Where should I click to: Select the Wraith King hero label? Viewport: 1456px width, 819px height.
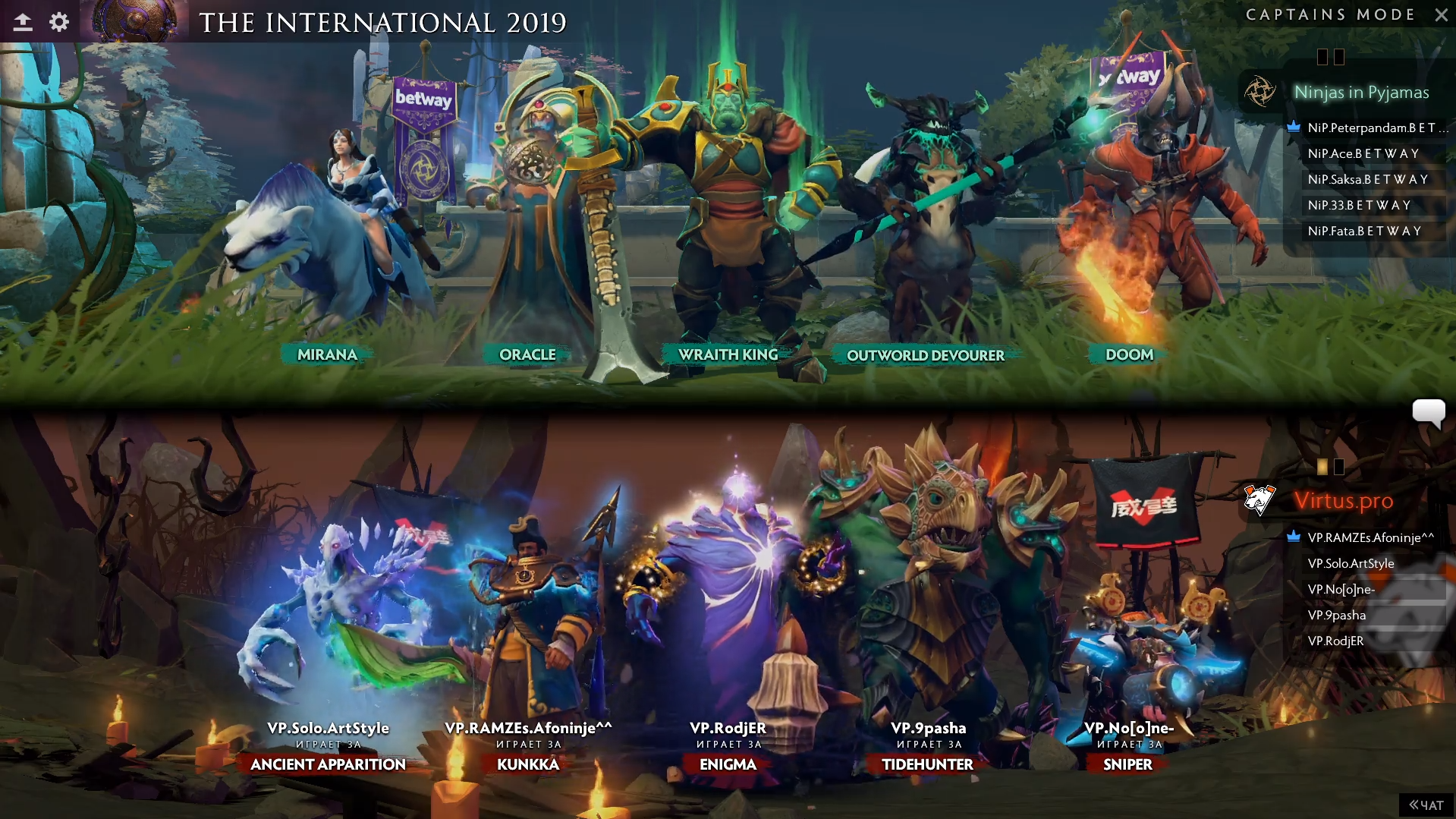[728, 354]
